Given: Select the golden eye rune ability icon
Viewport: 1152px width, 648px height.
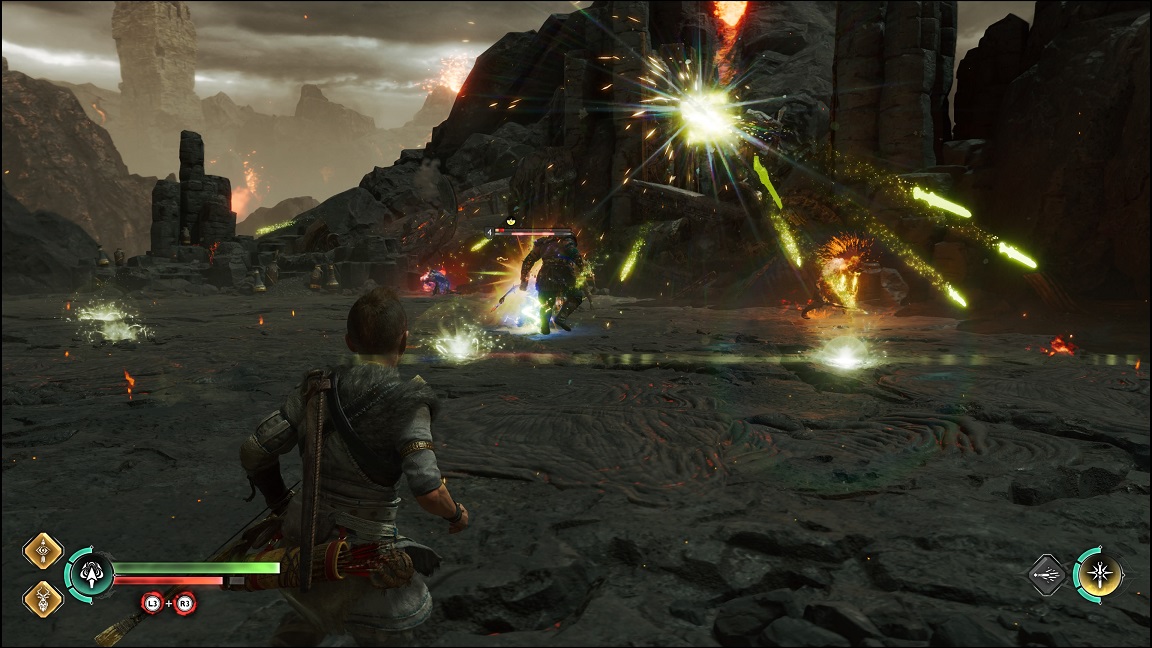Looking at the screenshot, I should coord(43,551).
